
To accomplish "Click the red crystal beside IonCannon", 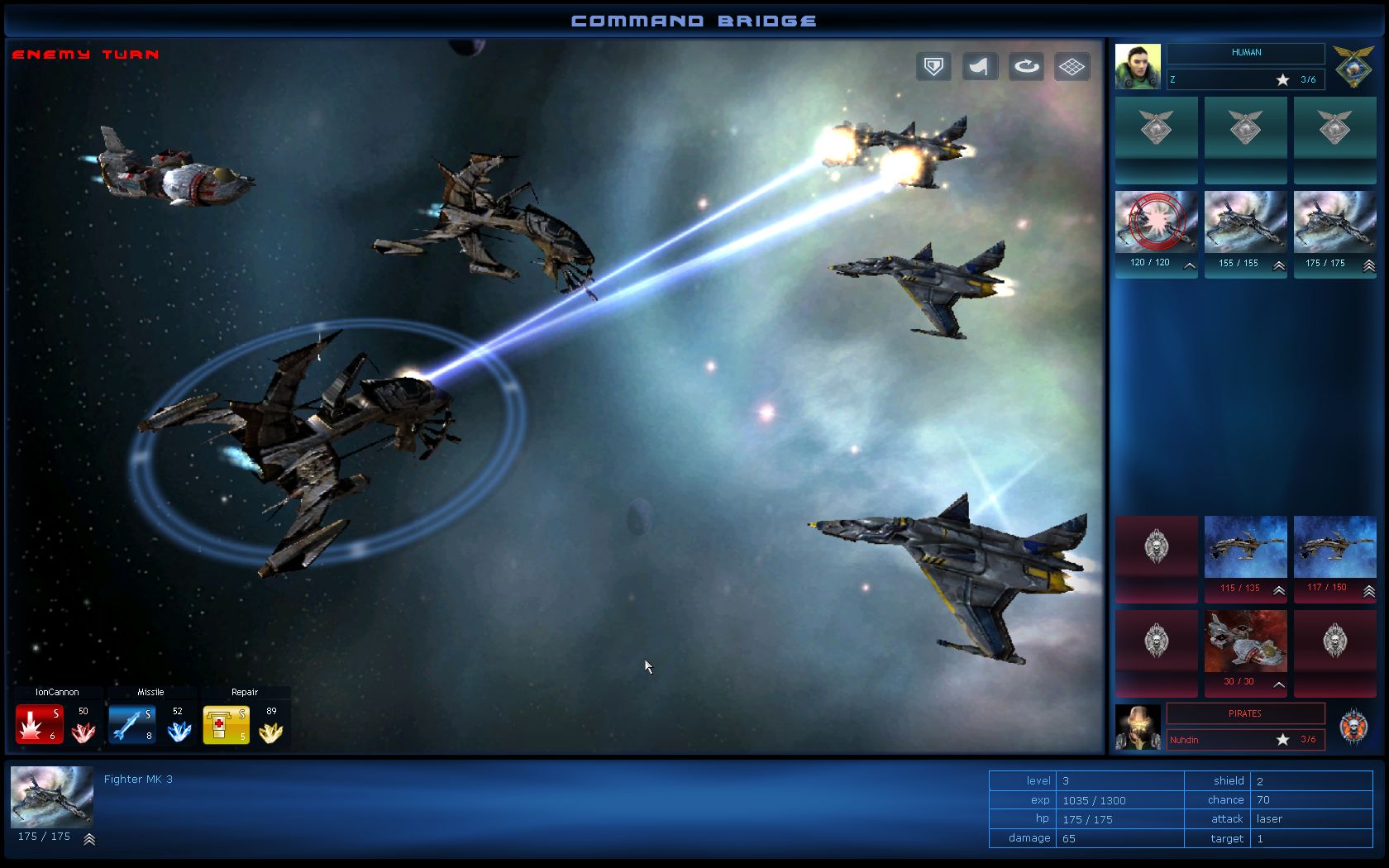I will [x=83, y=731].
